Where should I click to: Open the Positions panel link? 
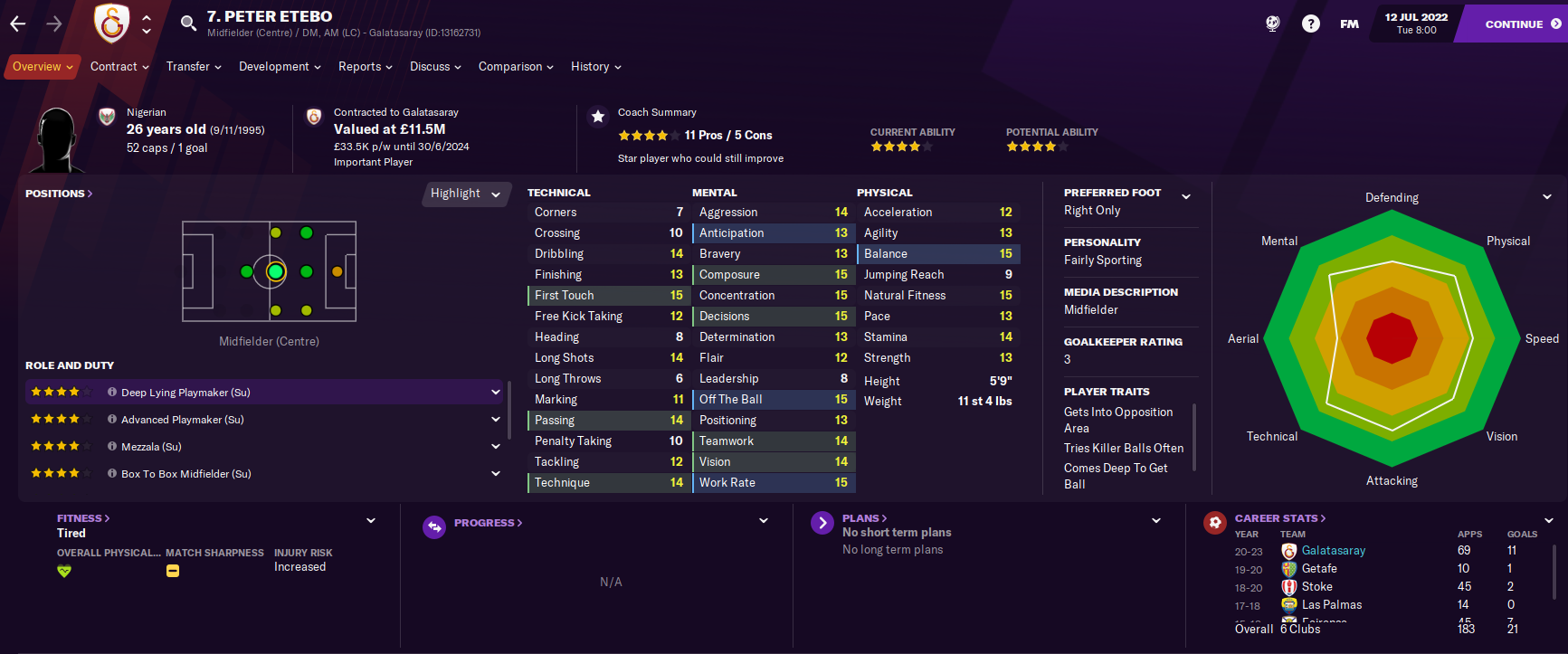59,194
